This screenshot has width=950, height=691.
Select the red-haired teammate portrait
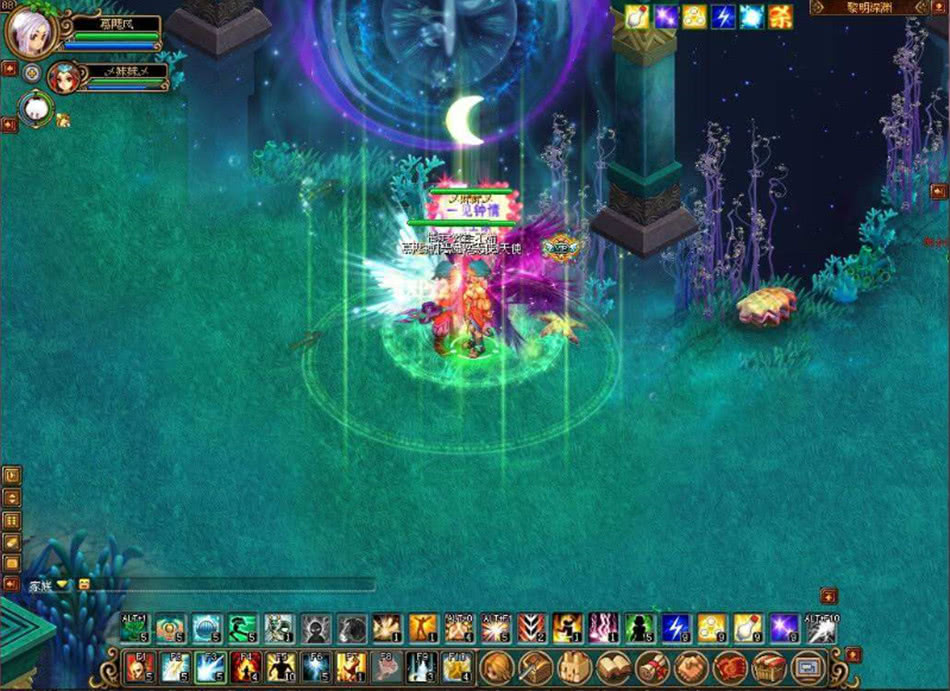(x=64, y=77)
